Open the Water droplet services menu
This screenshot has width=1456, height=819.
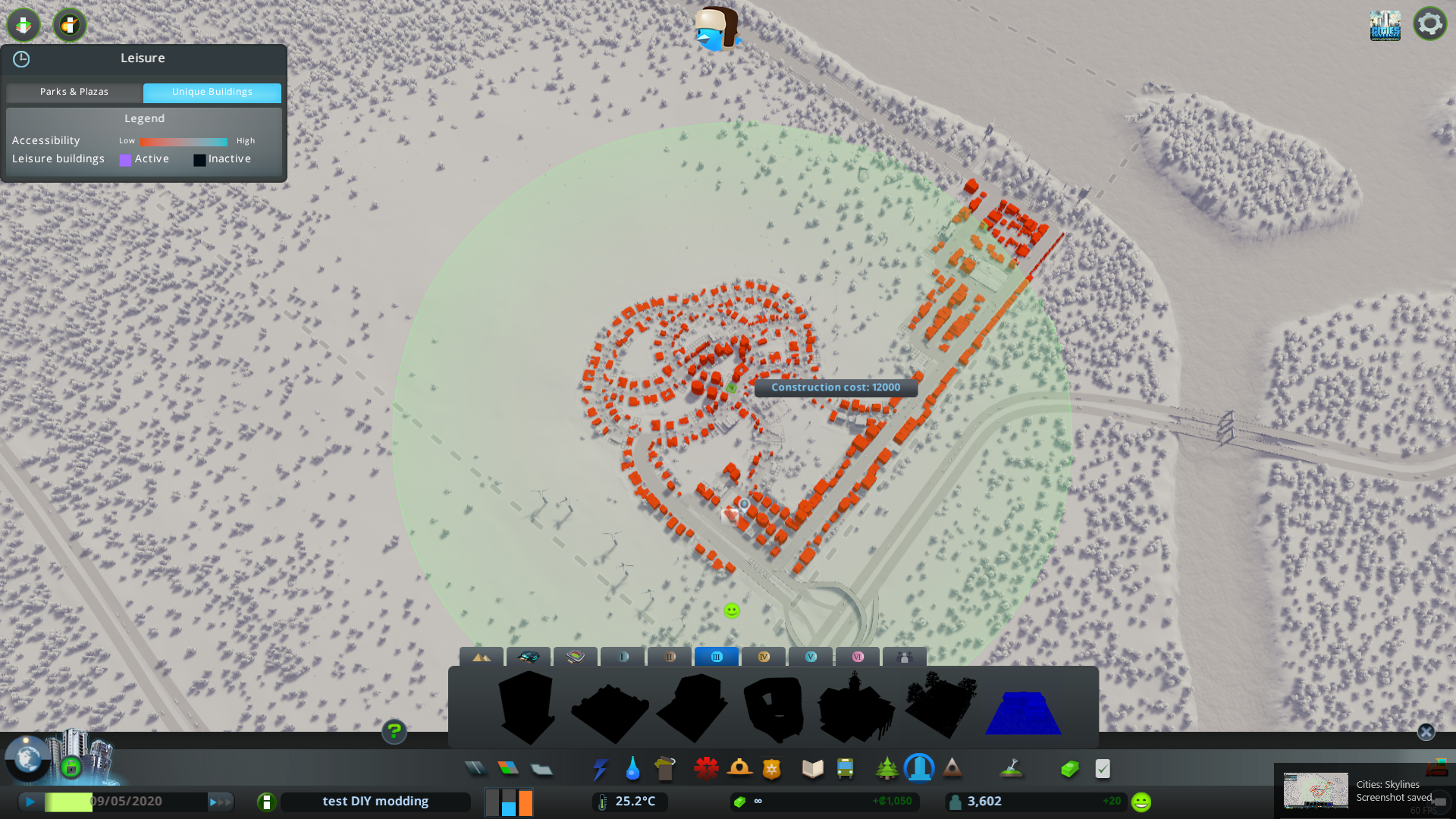coord(632,769)
